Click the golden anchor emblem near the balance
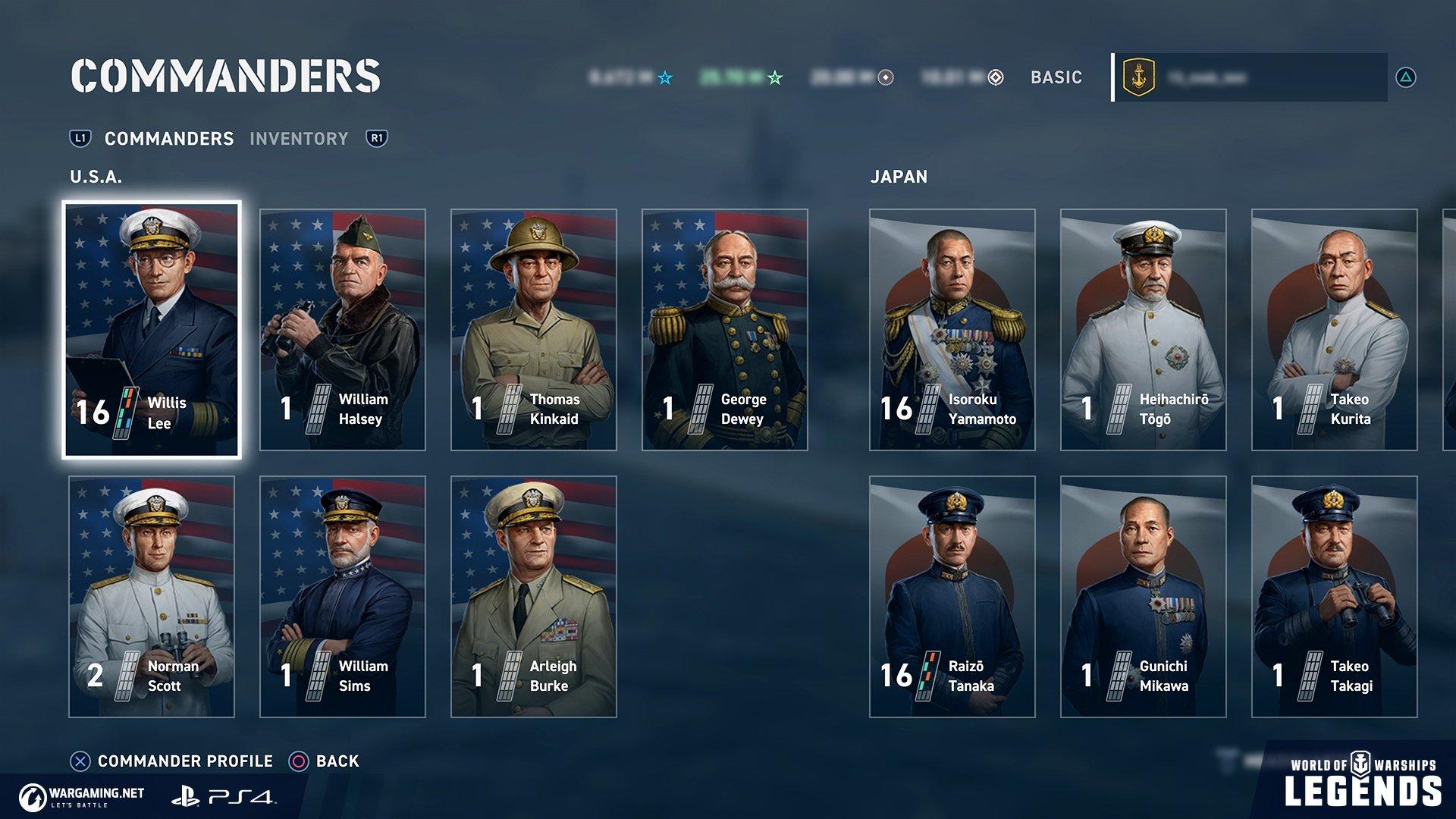The image size is (1456, 819). [1139, 76]
